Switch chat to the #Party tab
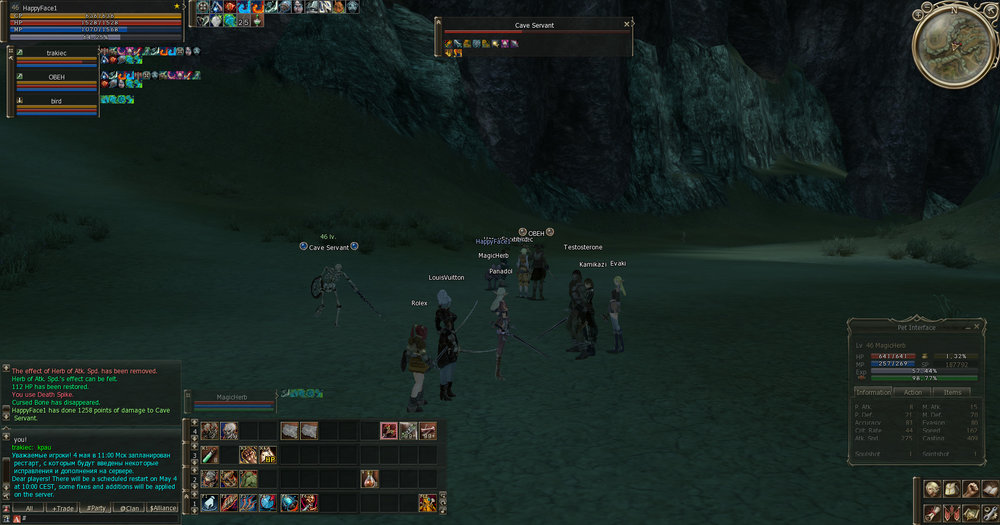This screenshot has height=525, width=1000. click(96, 508)
